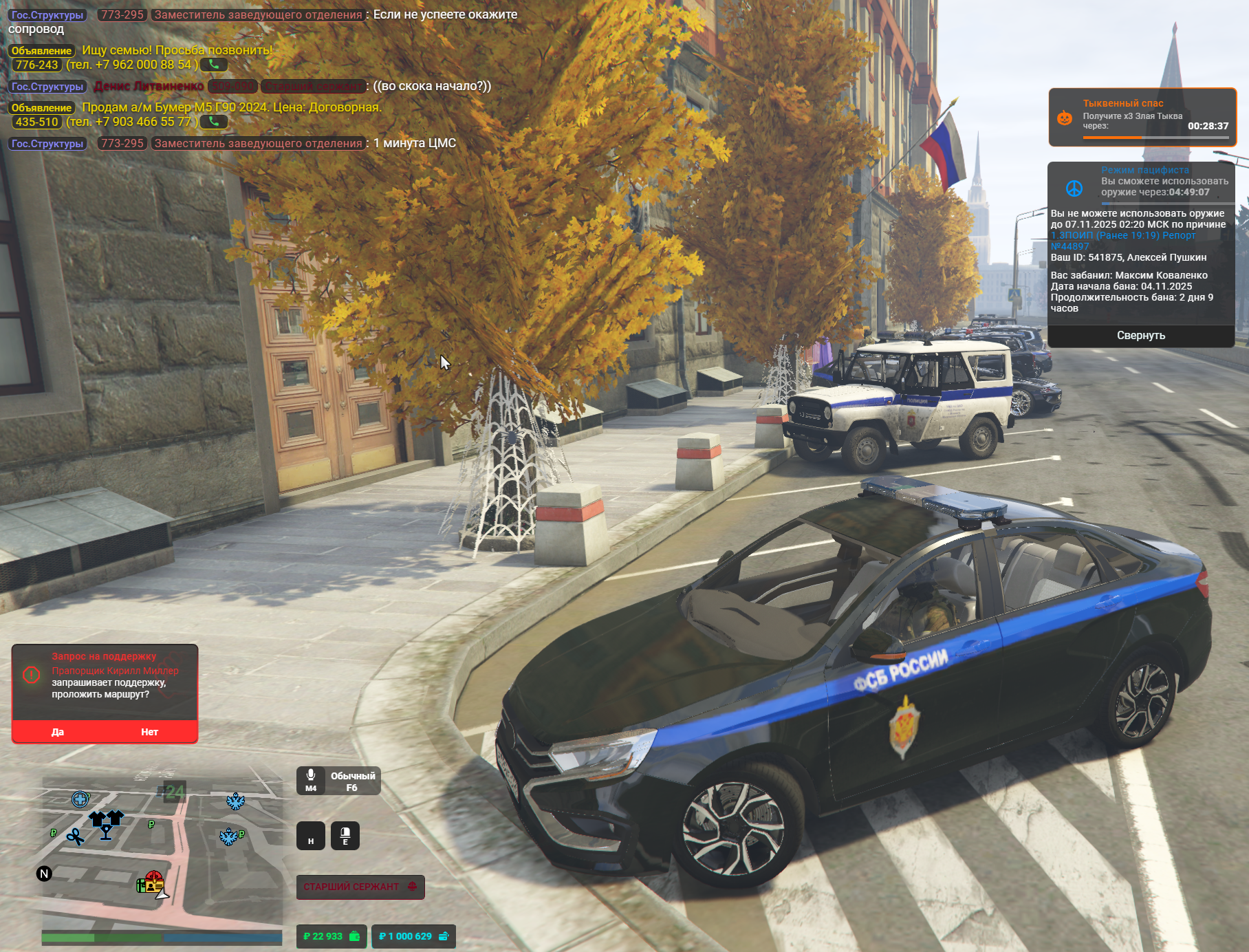The height and width of the screenshot is (952, 1249).
Task: Decline the support request with Нет
Action: pos(149,732)
